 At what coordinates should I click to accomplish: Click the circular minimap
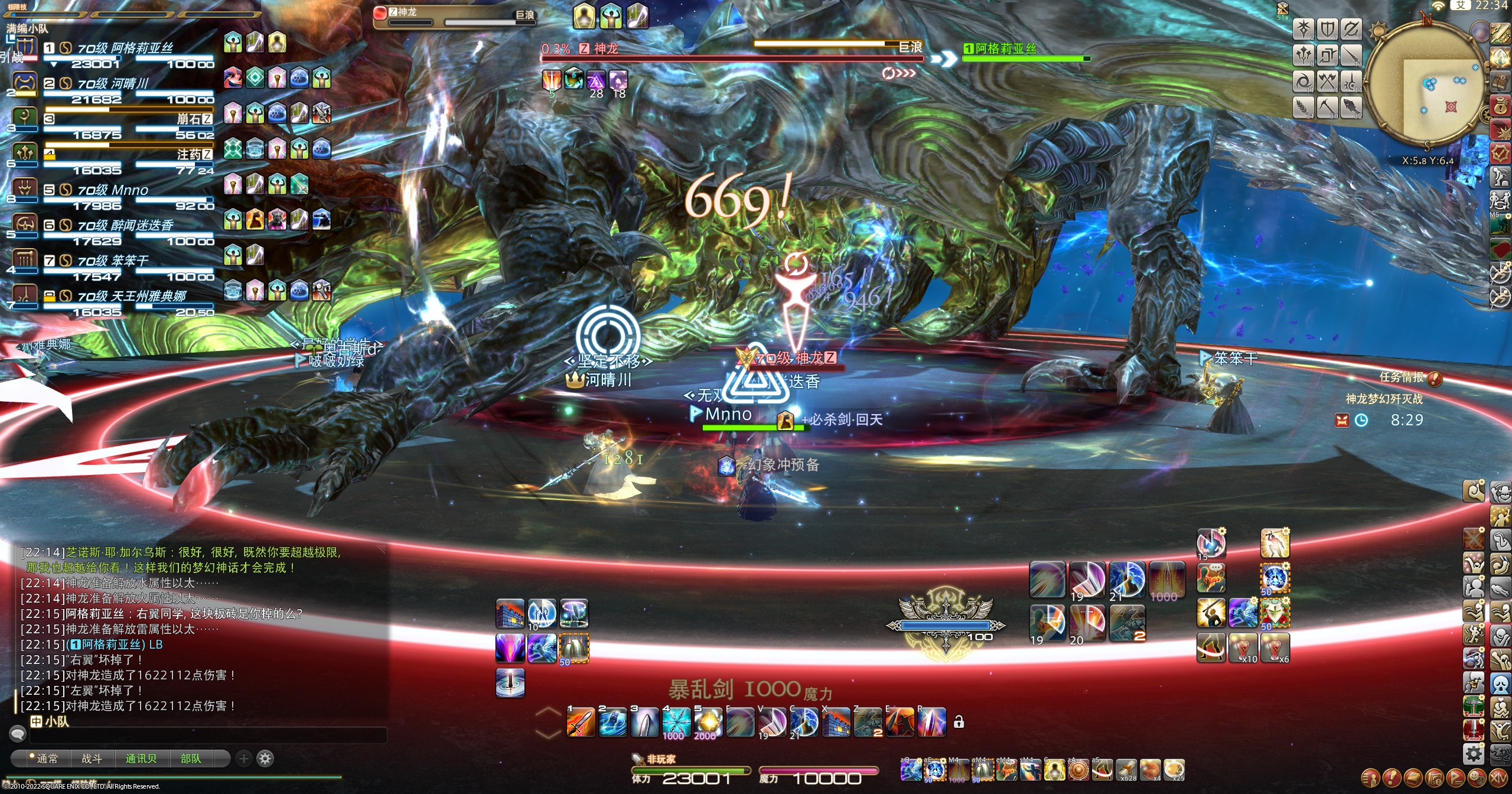pyautogui.click(x=1424, y=89)
